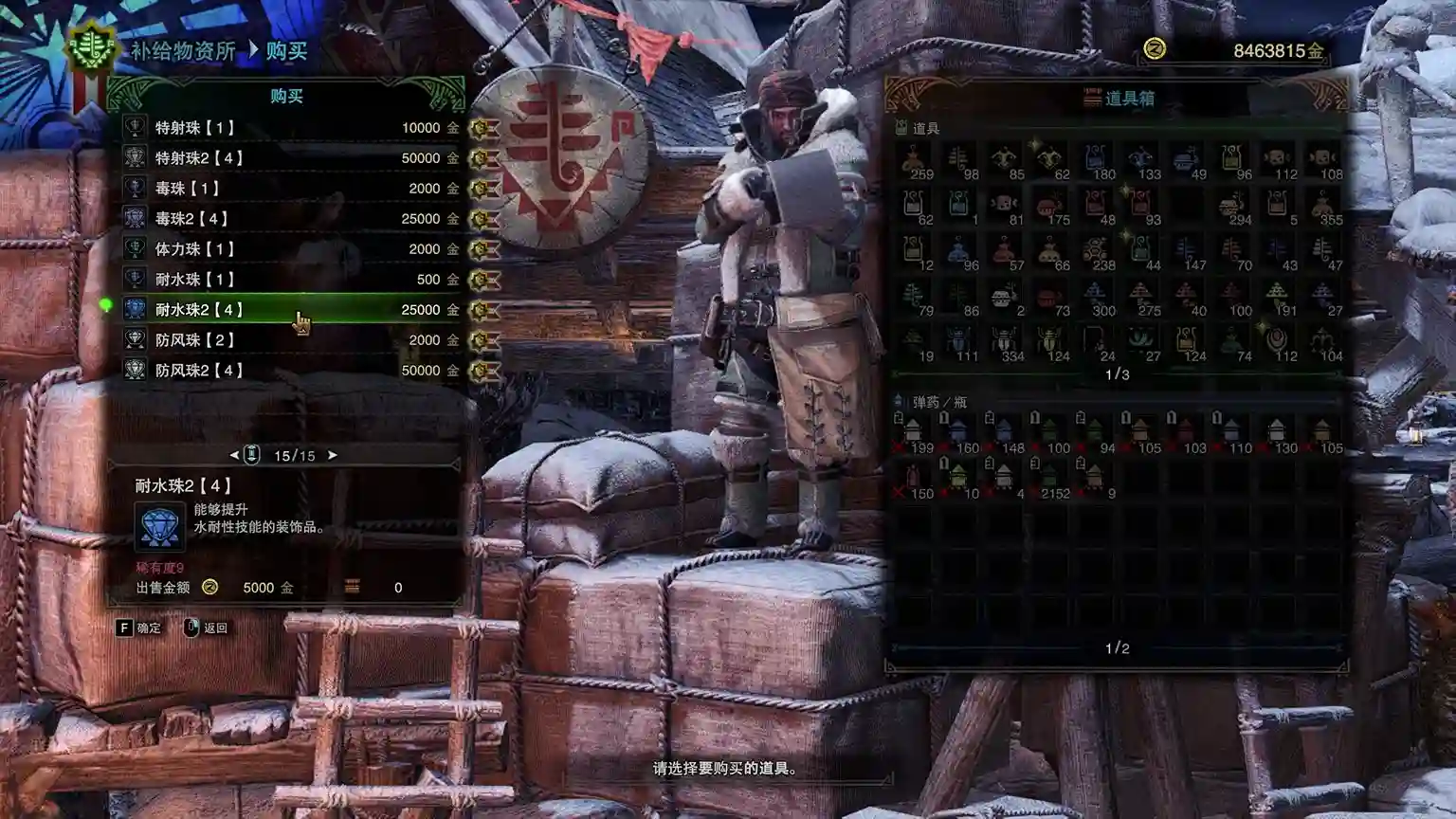The image size is (1456, 819).
Task: Click the necklace item showing 112 in the bottom row
Action: tap(1275, 338)
